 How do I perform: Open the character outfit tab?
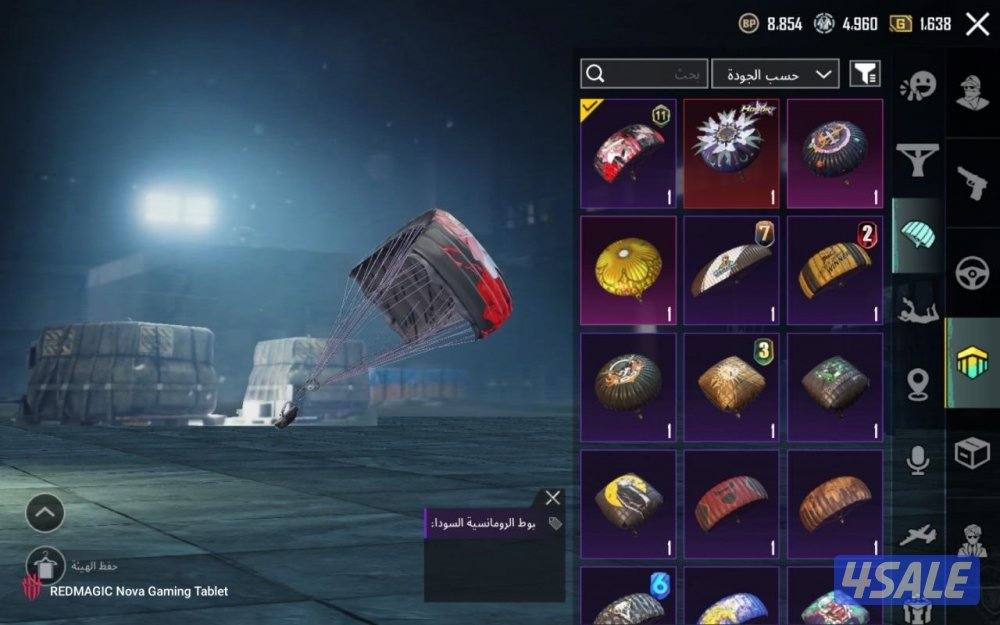coord(972,93)
